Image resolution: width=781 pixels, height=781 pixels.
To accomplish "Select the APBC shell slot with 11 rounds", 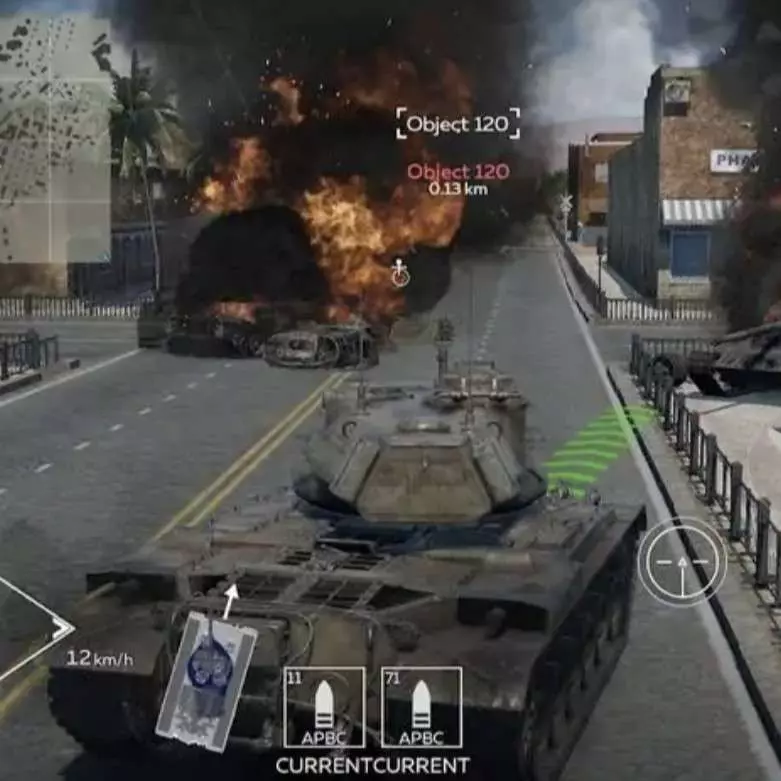I will point(324,707).
